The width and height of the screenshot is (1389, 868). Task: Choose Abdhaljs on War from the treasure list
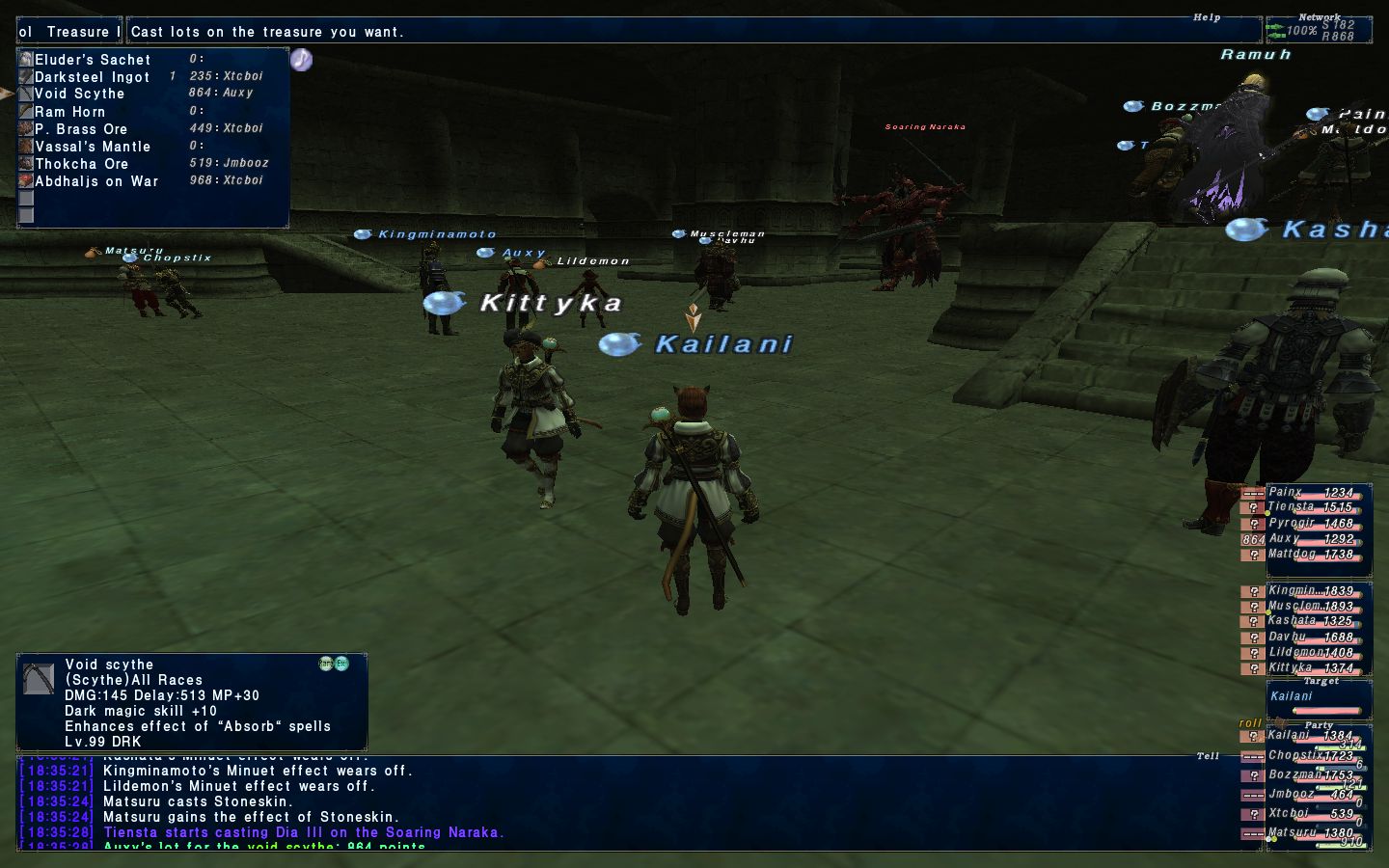click(96, 181)
